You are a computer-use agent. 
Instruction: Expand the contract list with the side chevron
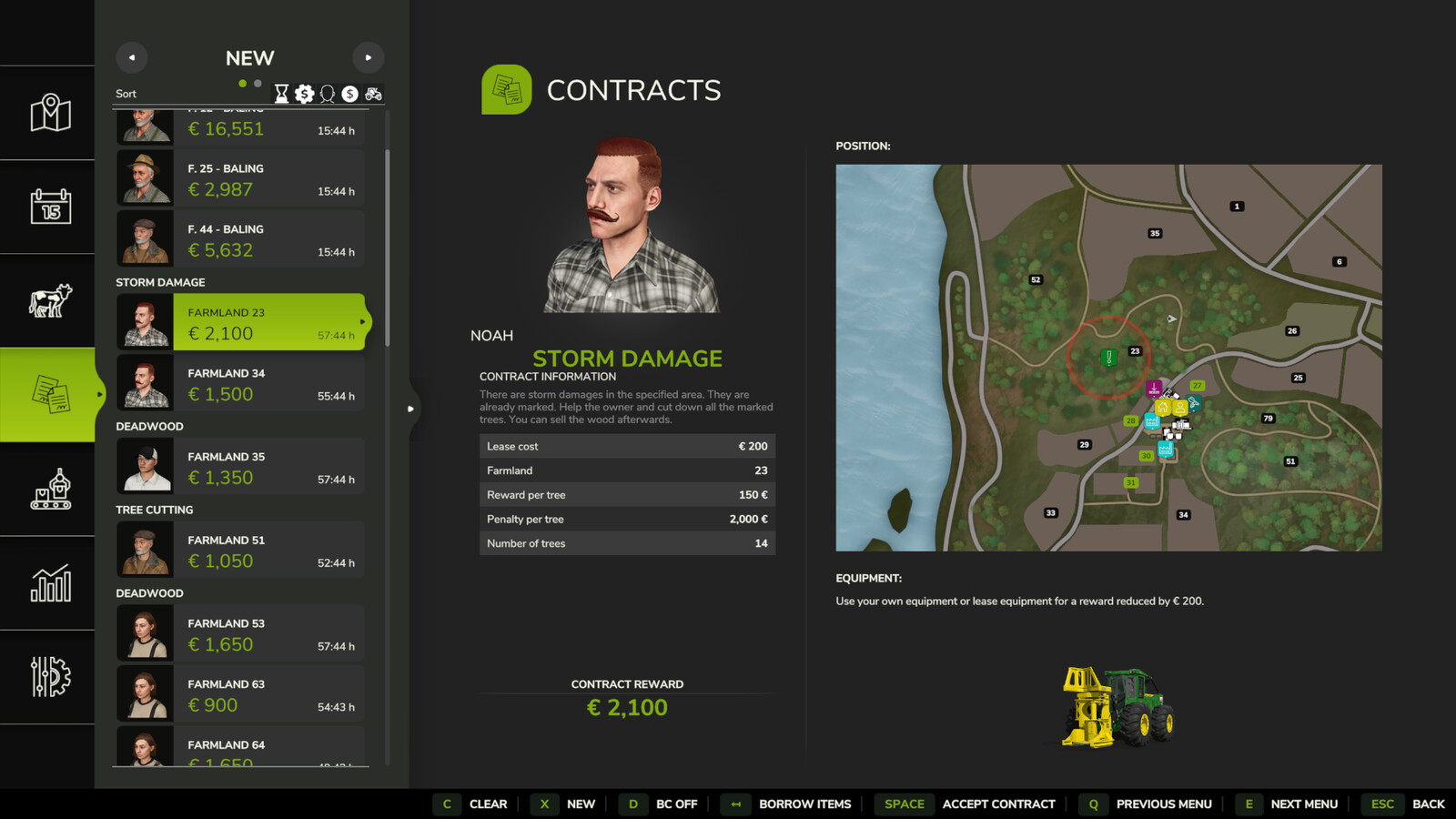click(411, 409)
